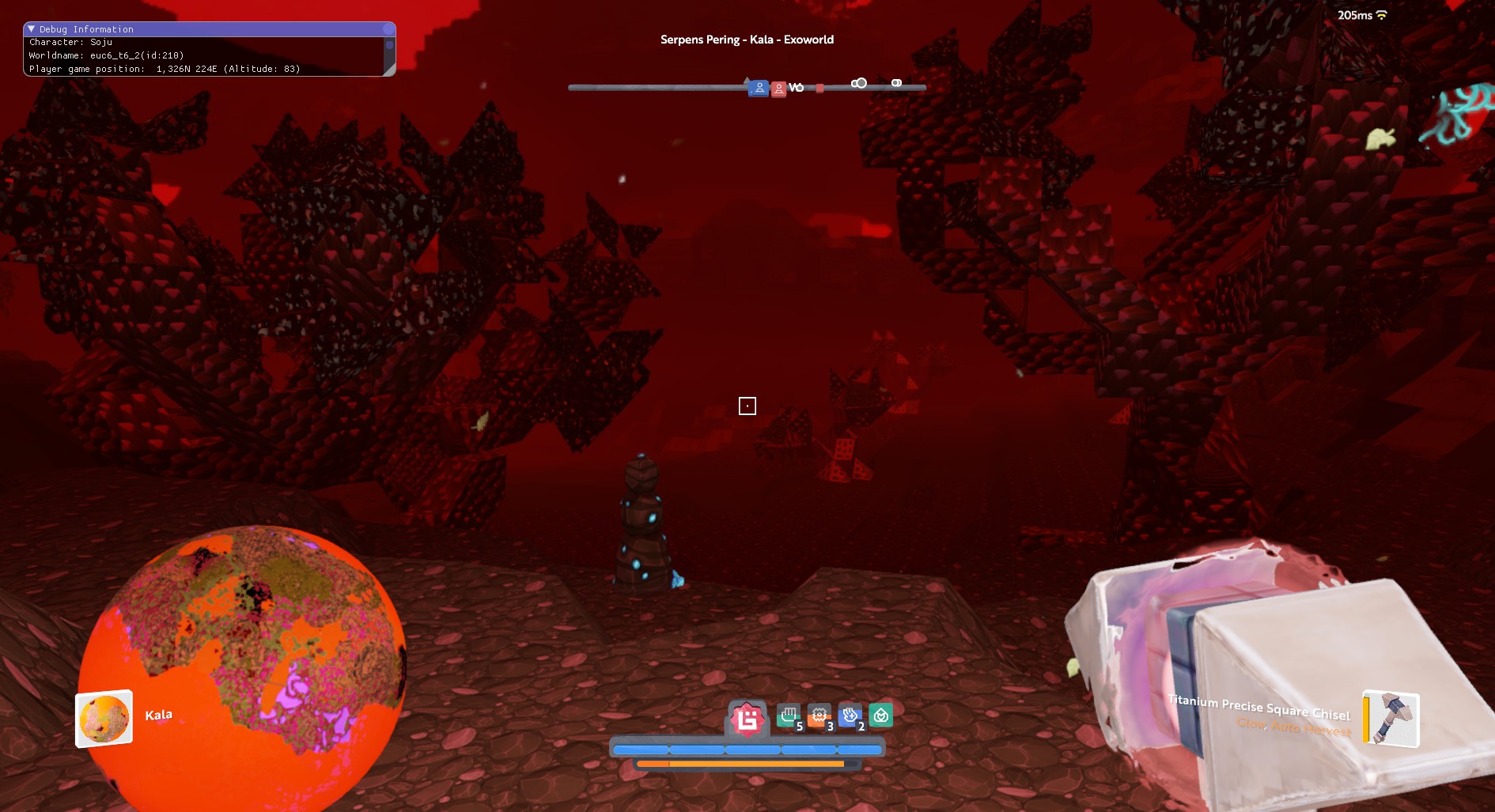The image size is (1495, 812).
Task: Click the red player marker on compass
Action: coord(778,89)
